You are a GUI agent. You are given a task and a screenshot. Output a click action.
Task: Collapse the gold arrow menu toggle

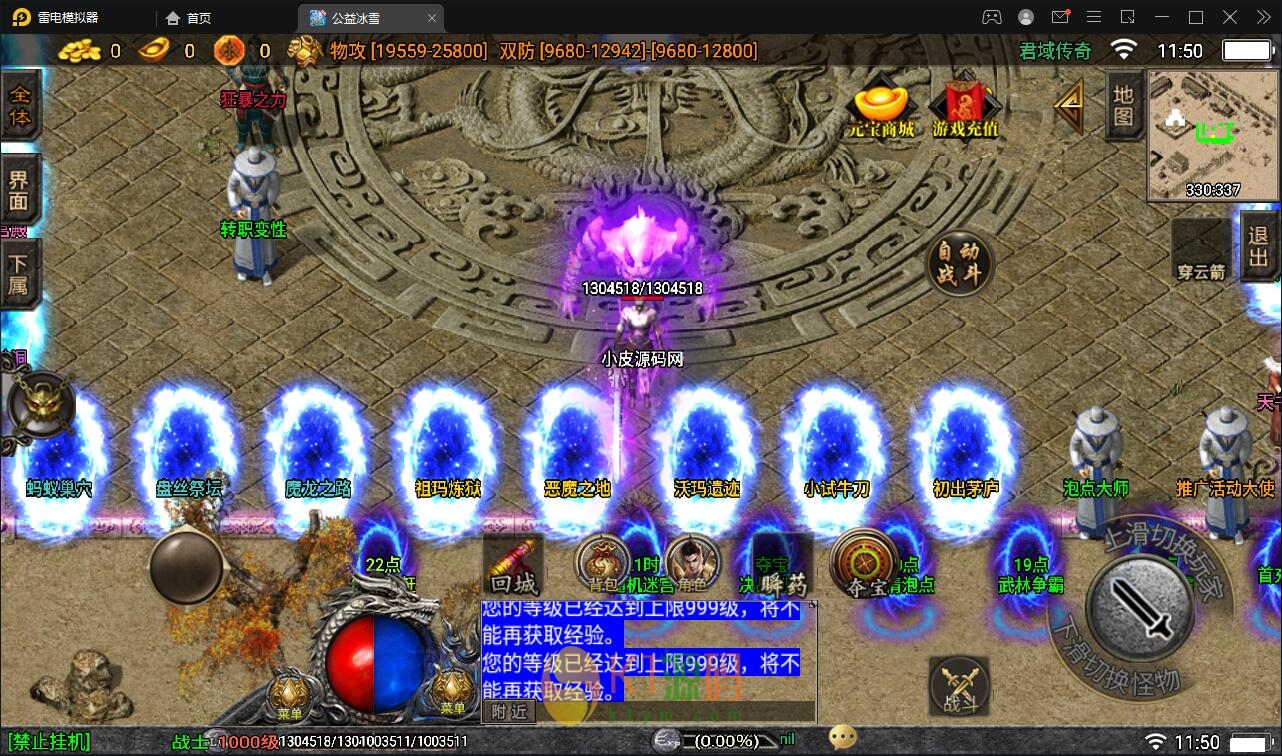[1069, 105]
